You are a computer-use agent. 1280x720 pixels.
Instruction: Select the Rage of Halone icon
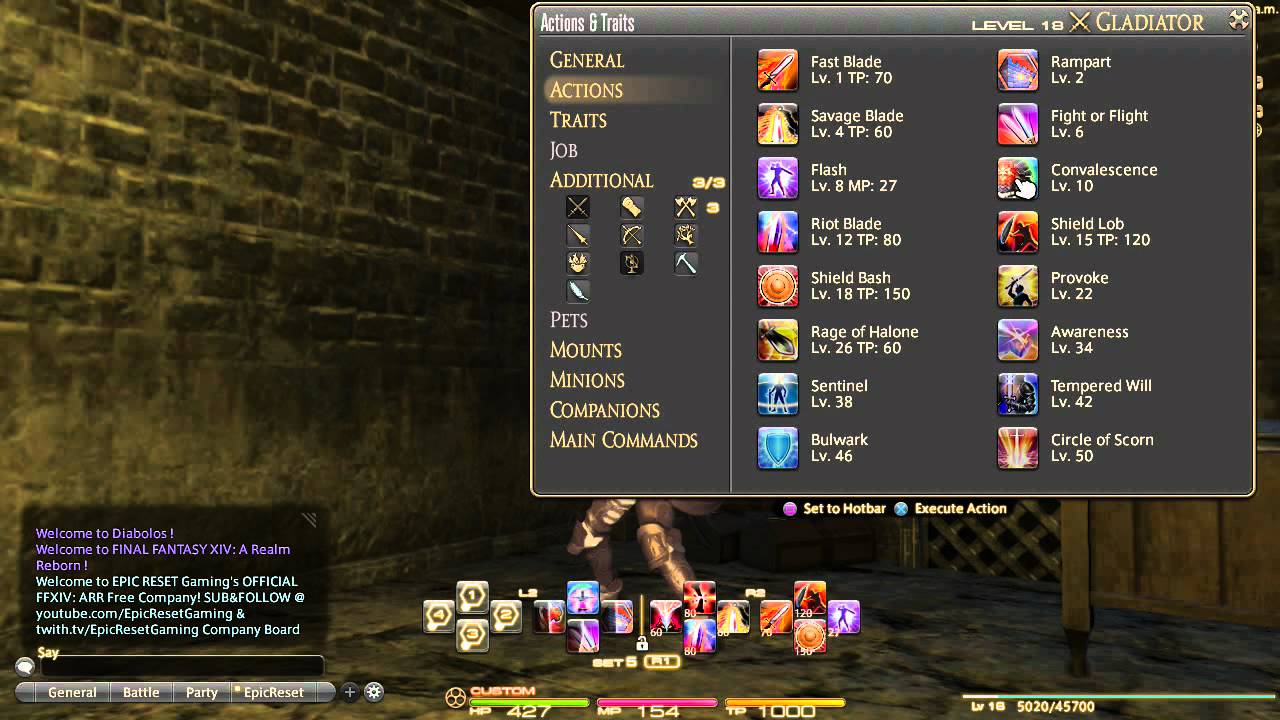pos(778,340)
